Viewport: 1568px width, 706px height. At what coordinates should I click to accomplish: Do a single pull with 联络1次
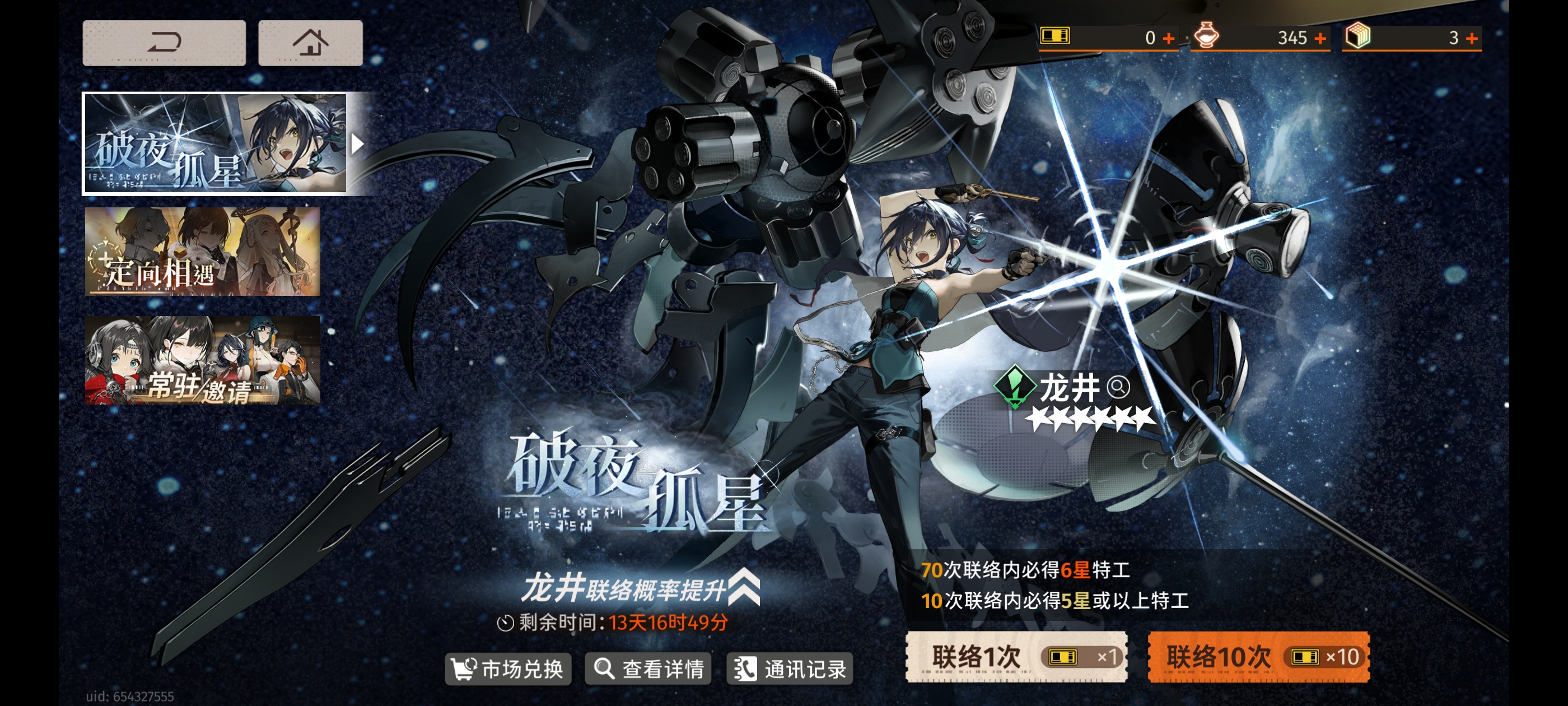coord(1016,657)
